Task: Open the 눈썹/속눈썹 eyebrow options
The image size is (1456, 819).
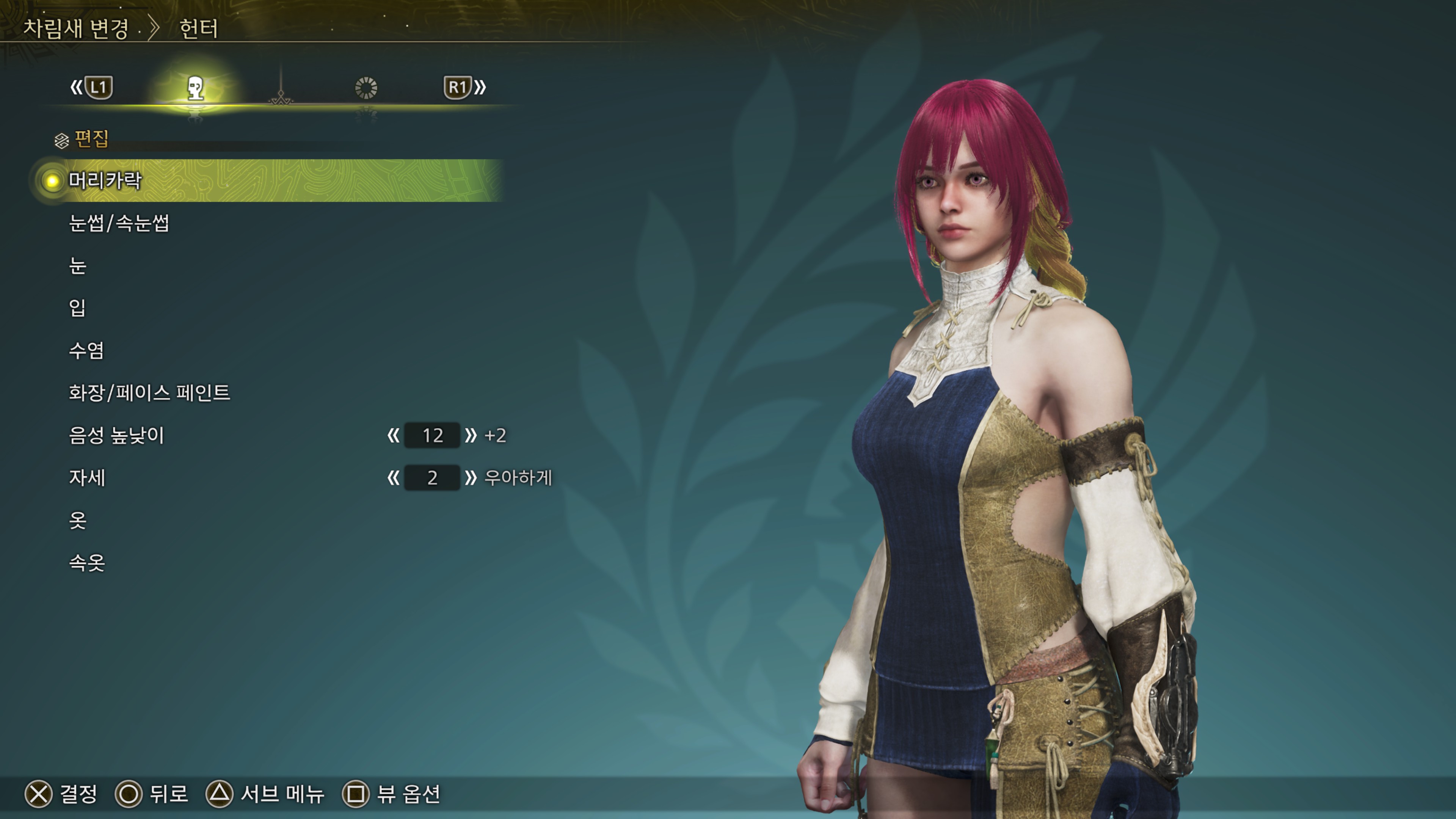Action: (x=119, y=223)
